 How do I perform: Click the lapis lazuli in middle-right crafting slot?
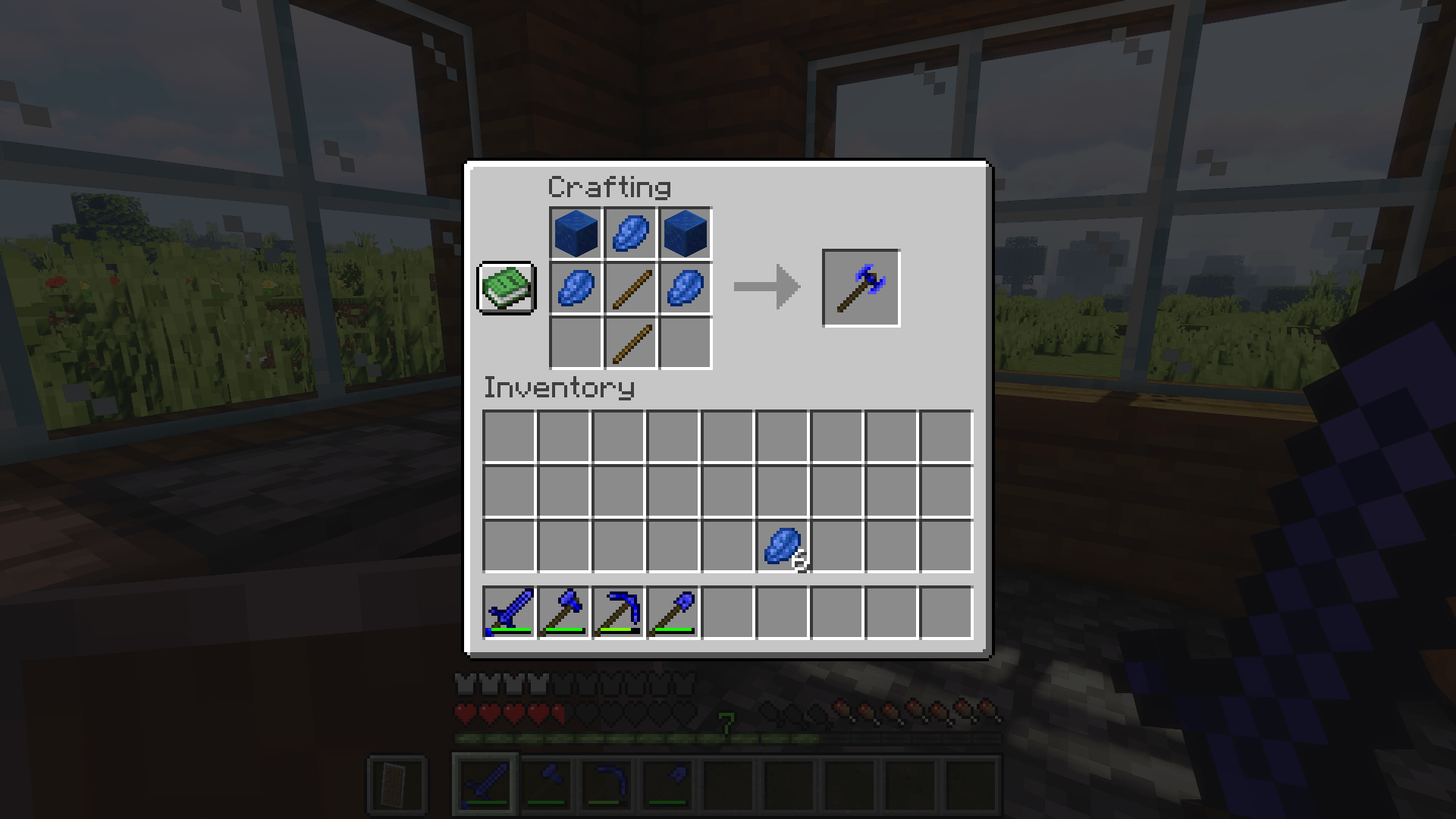[685, 288]
